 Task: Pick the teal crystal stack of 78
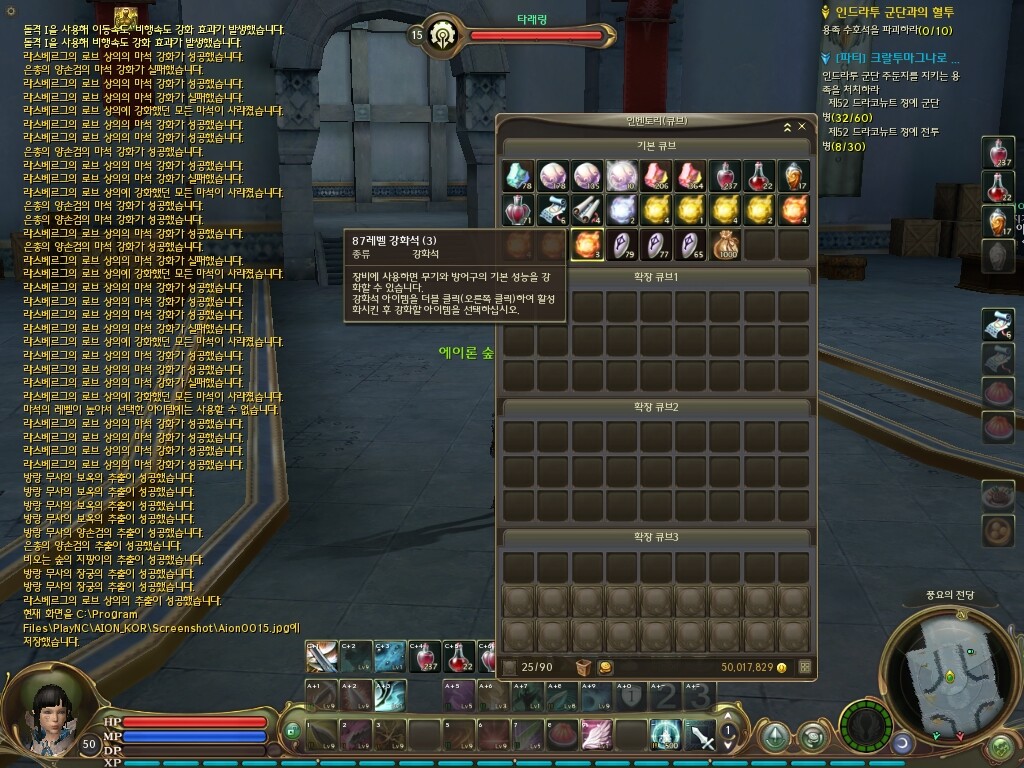point(519,176)
